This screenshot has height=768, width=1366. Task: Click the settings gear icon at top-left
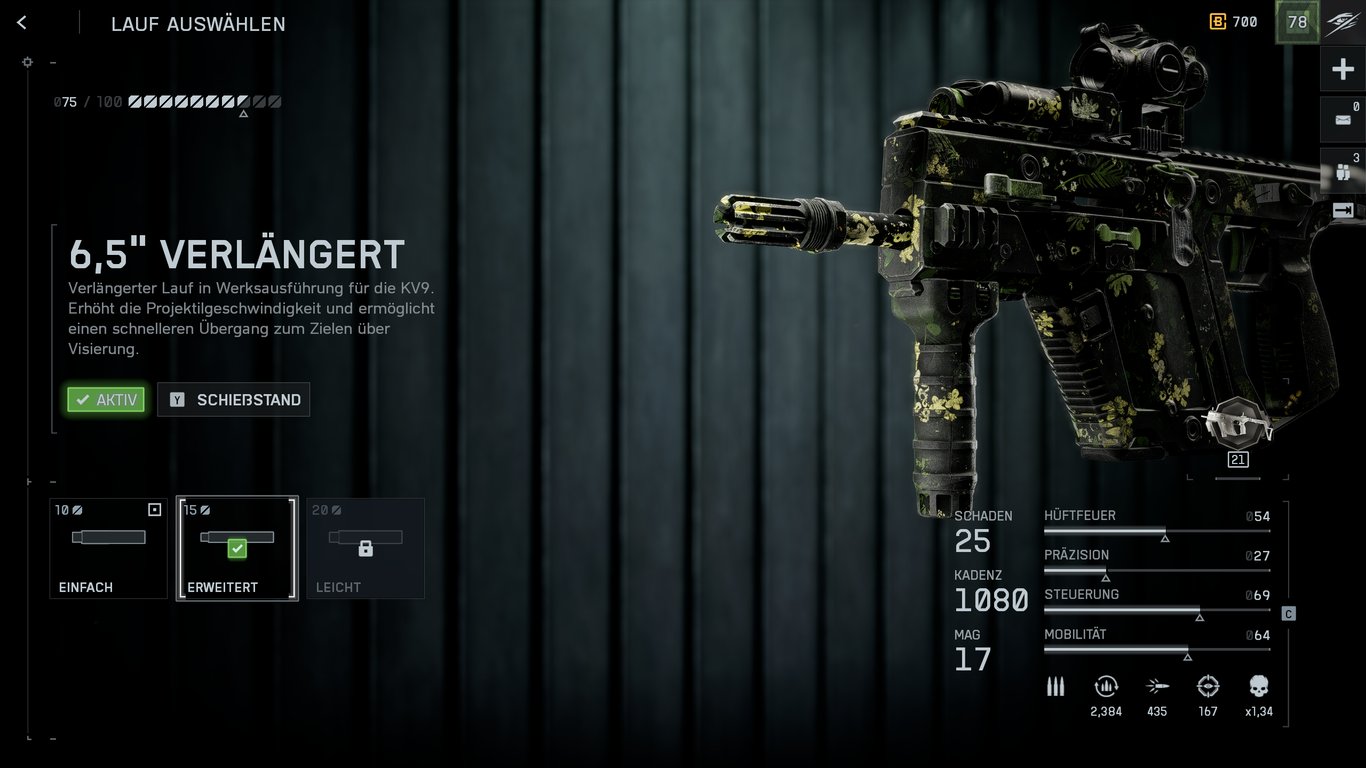[x=27, y=62]
